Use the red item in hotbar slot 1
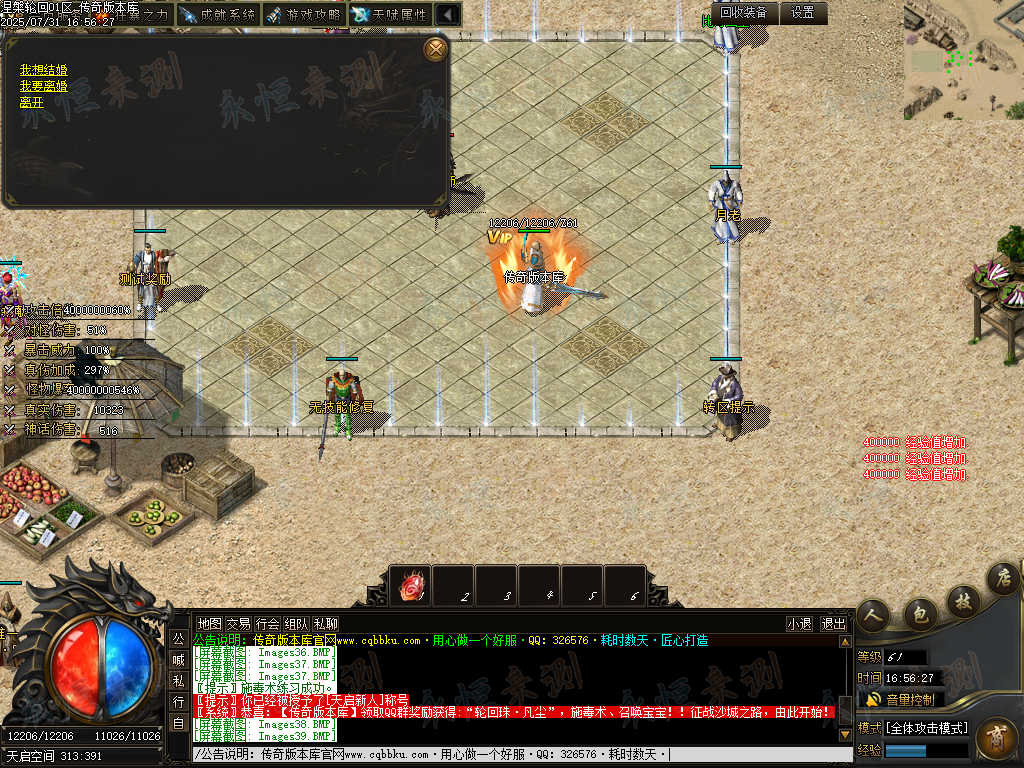Viewport: 1024px width, 768px height. tap(411, 586)
